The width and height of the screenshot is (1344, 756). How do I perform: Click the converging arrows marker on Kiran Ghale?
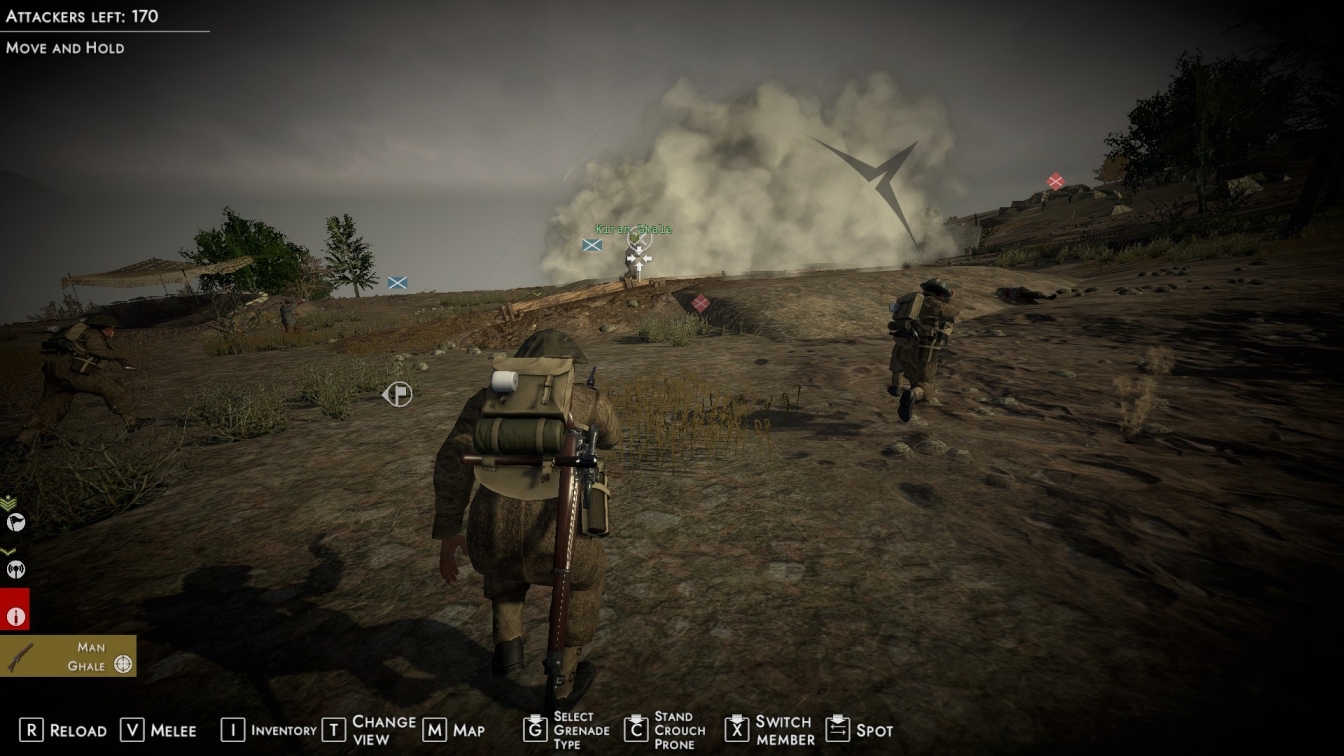coord(638,260)
